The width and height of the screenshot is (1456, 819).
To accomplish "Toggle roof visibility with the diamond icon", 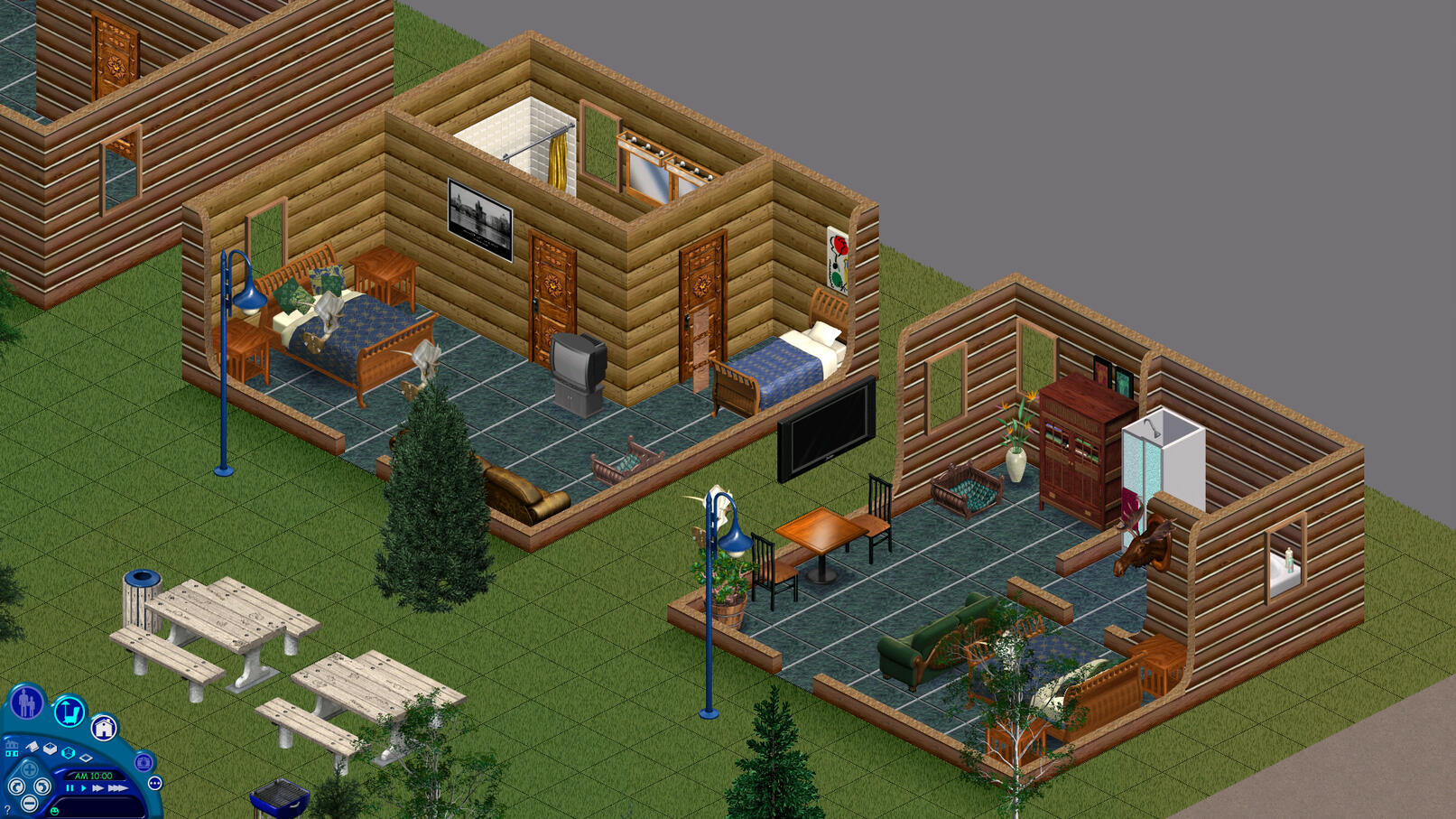I will pyautogui.click(x=87, y=758).
